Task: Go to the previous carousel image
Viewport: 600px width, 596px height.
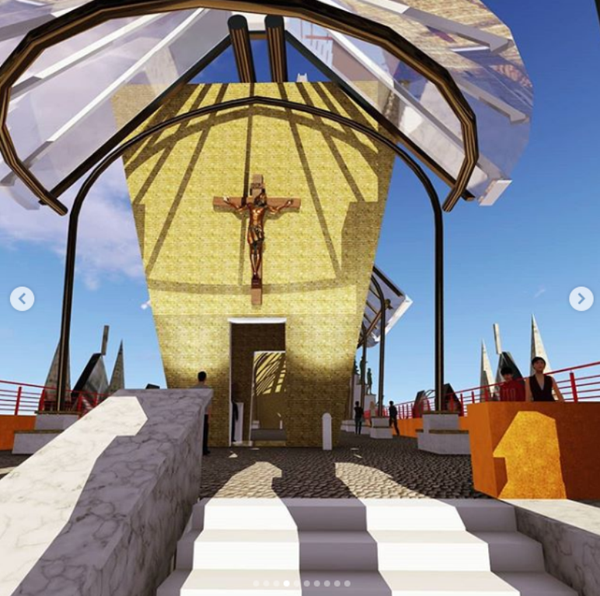Action: coord(22,298)
